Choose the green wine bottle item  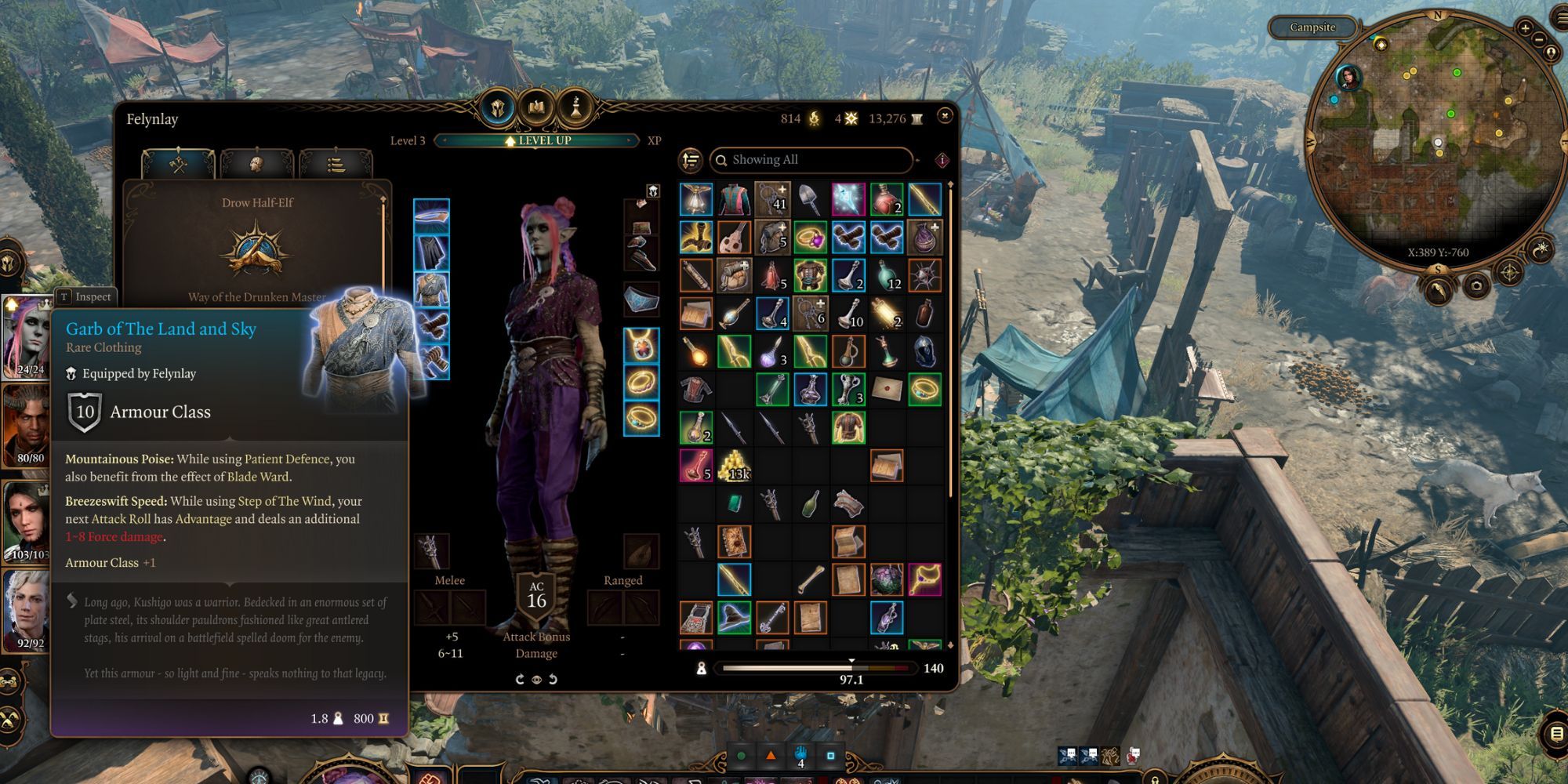pyautogui.click(x=810, y=503)
